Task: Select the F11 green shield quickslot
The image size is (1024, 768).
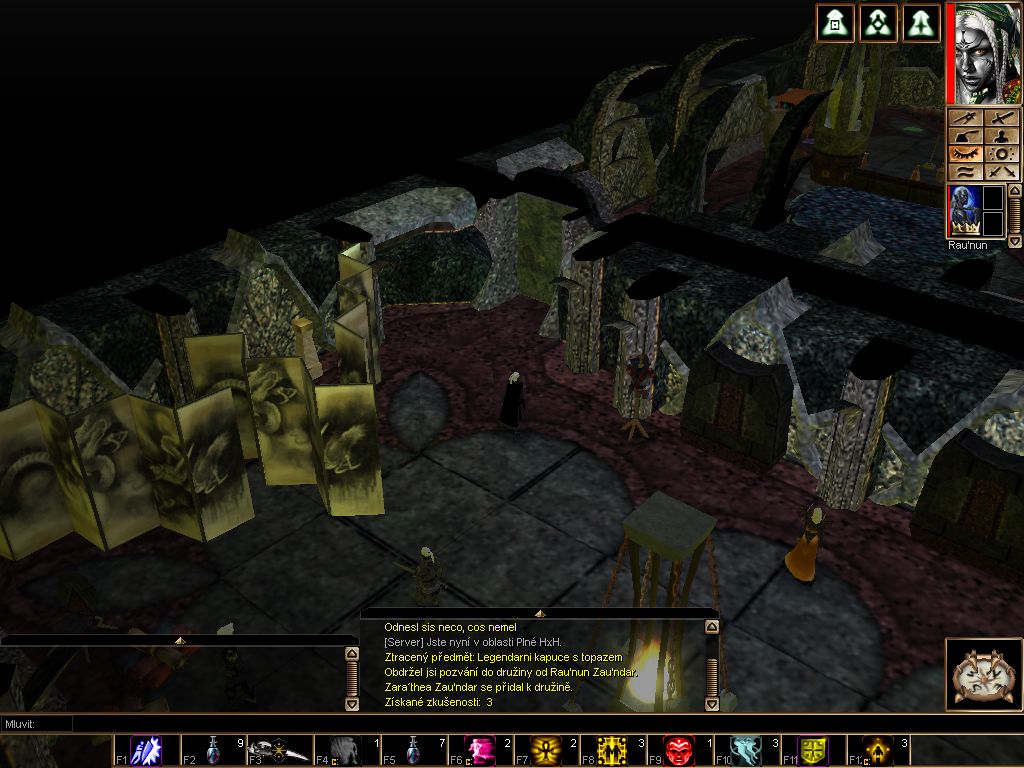Action: pos(813,750)
